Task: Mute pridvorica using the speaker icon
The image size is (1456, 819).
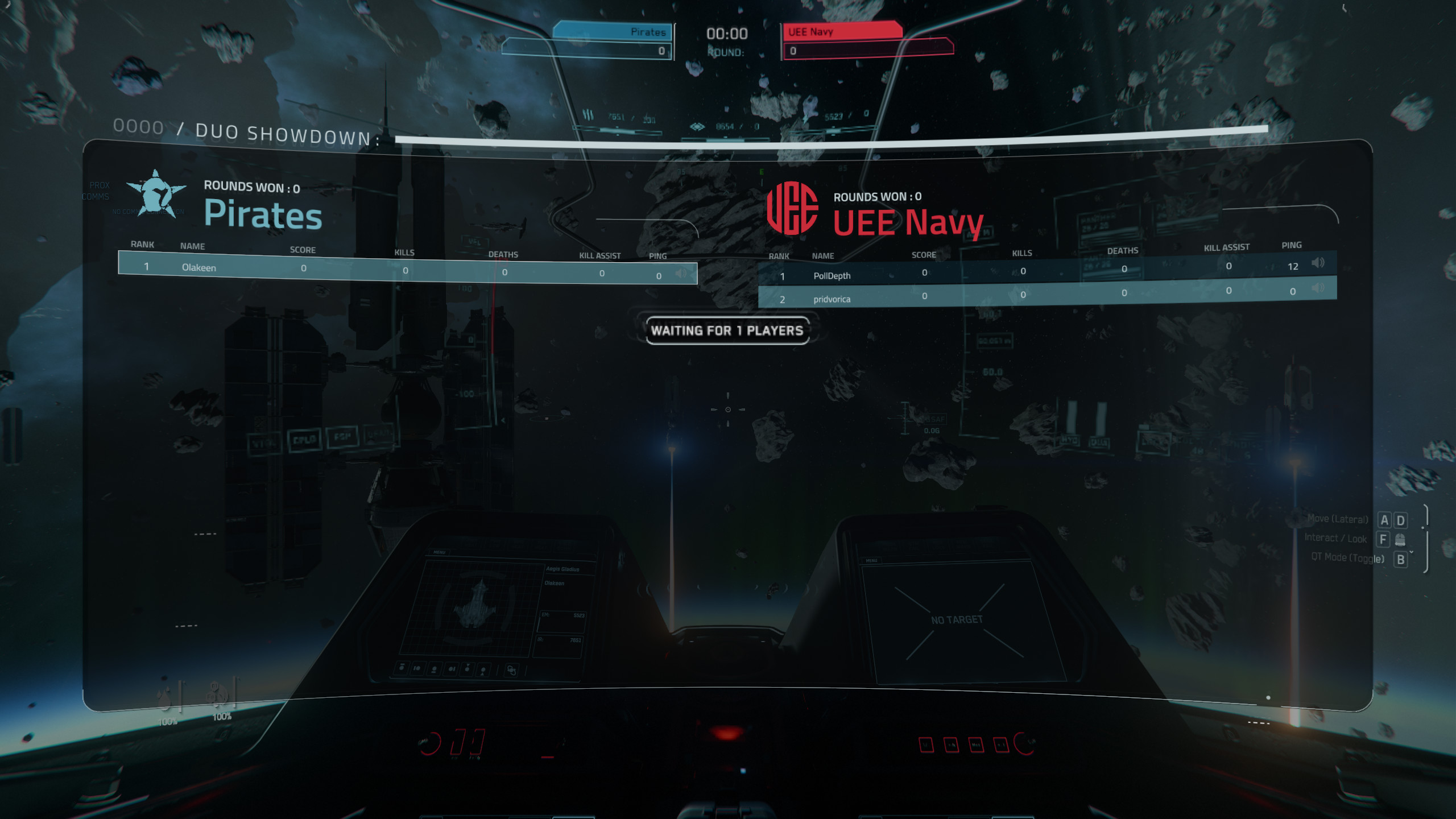Action: [x=1317, y=288]
